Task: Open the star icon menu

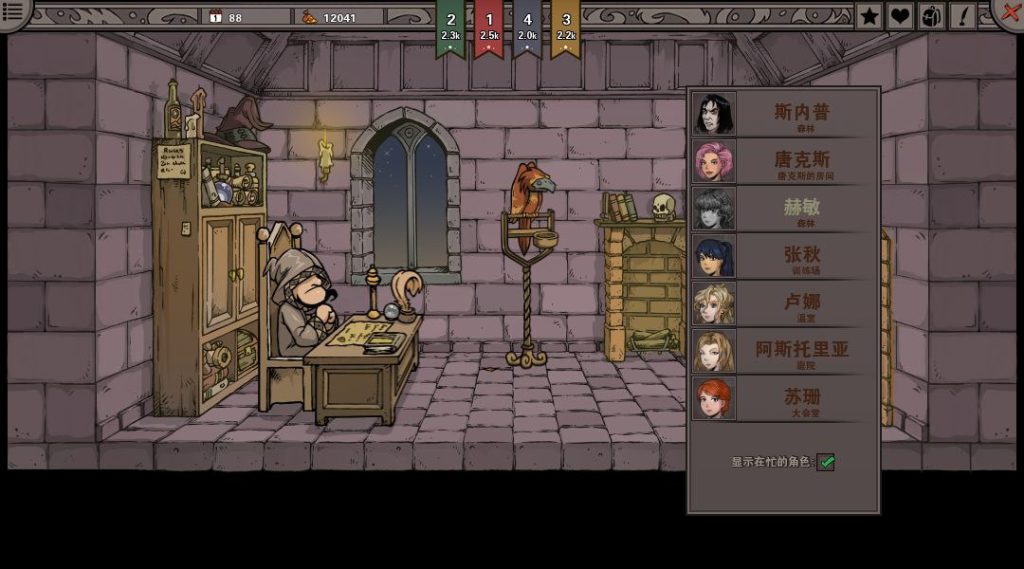Action: (x=870, y=16)
